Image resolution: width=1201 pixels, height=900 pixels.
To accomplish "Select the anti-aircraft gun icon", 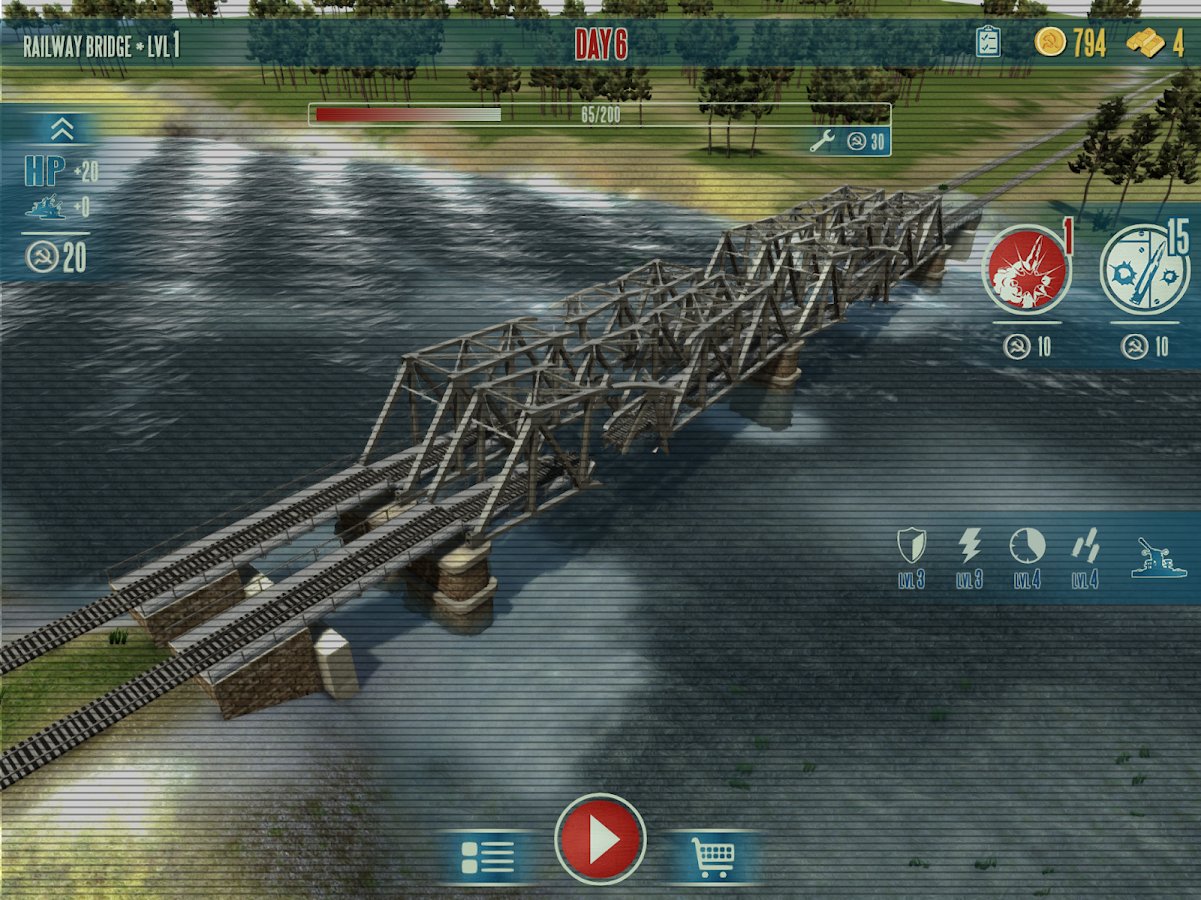I will pyautogui.click(x=1153, y=556).
